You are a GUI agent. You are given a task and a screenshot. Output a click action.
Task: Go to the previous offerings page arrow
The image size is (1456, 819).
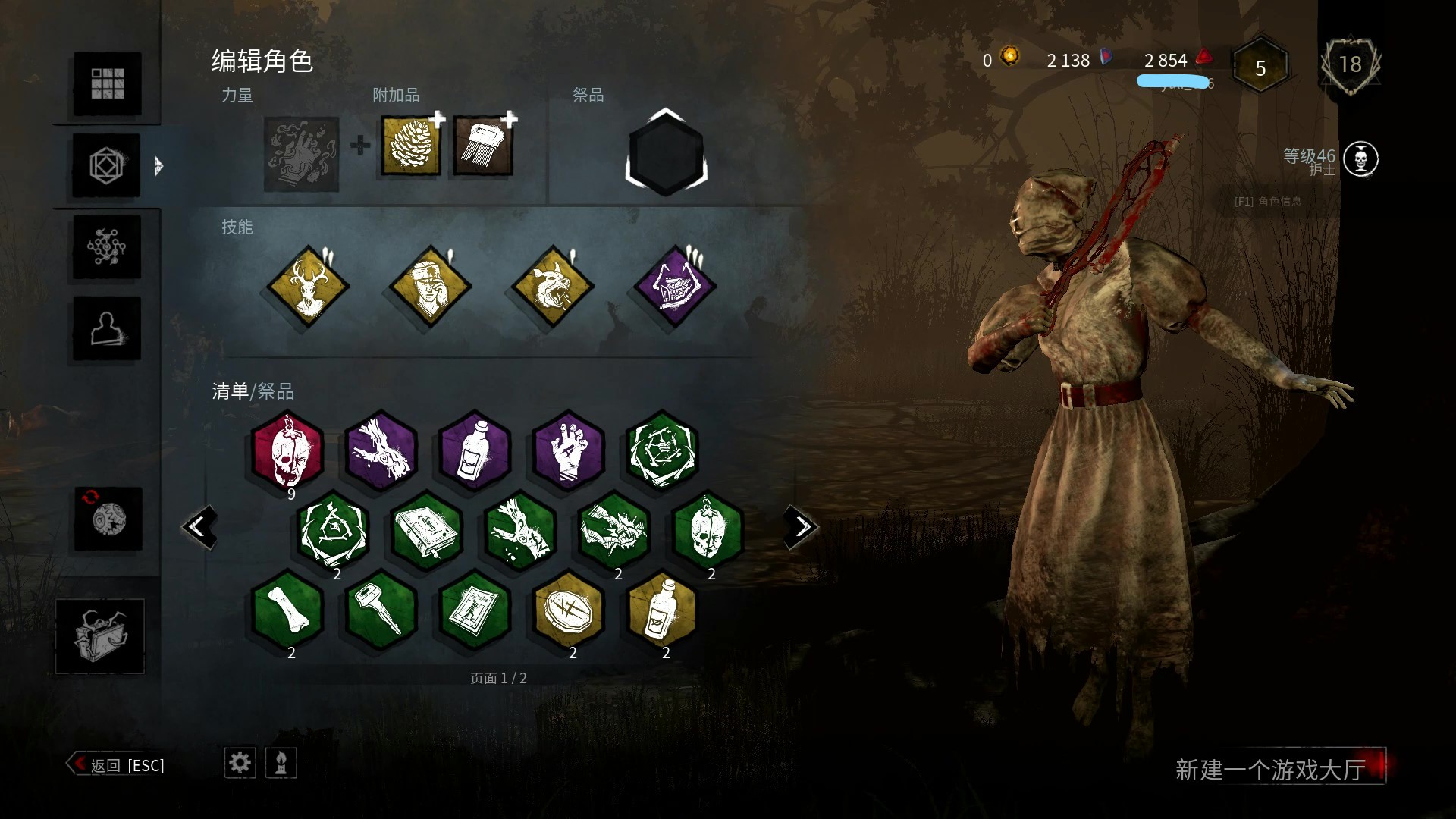tap(199, 526)
